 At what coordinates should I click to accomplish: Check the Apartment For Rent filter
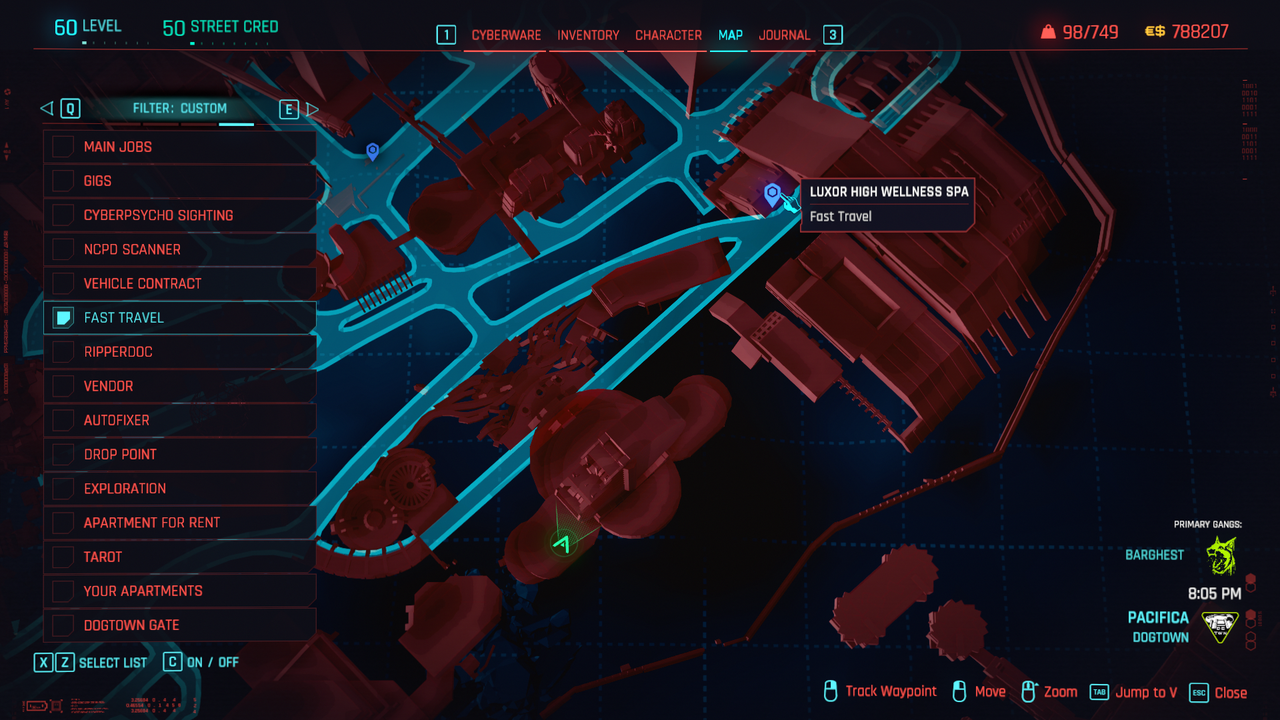(64, 522)
